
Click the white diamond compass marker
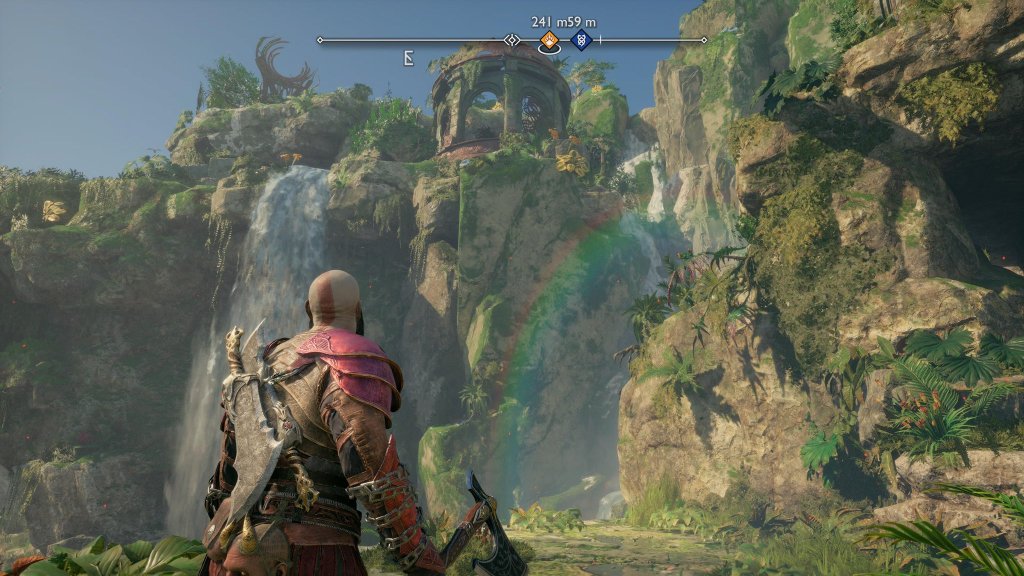tap(512, 40)
